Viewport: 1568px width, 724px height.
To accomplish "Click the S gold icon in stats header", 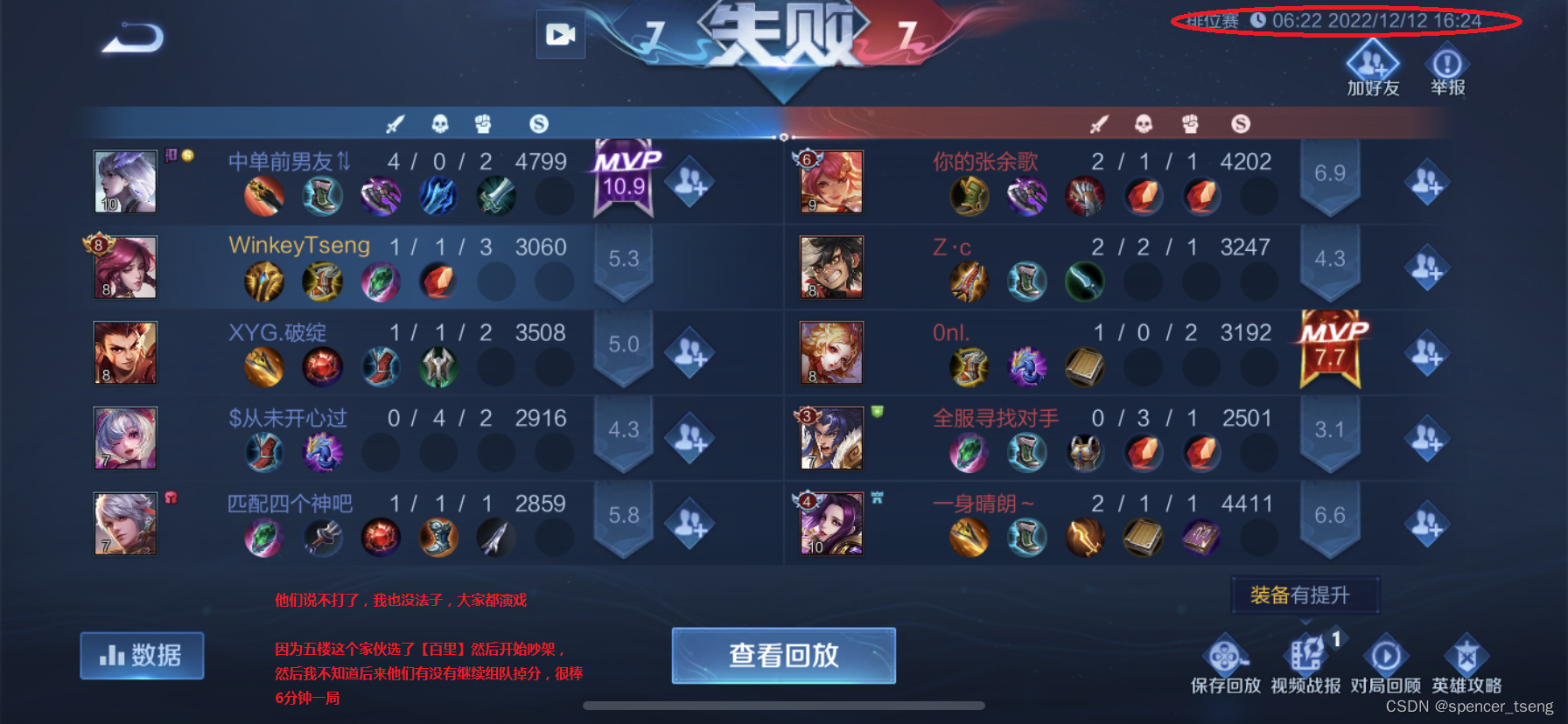I will coord(539,124).
